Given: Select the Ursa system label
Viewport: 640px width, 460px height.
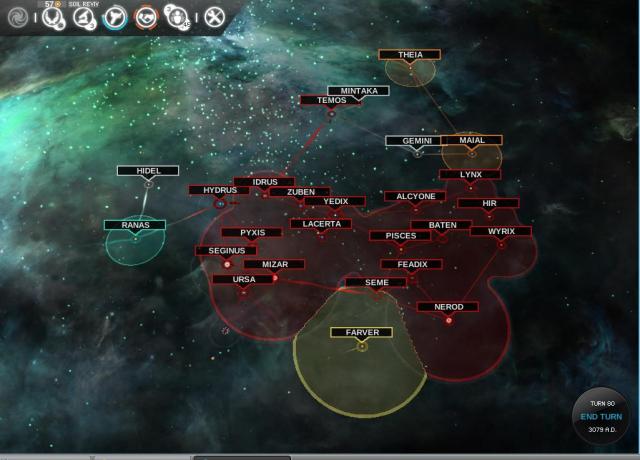Looking at the screenshot, I should tap(243, 279).
